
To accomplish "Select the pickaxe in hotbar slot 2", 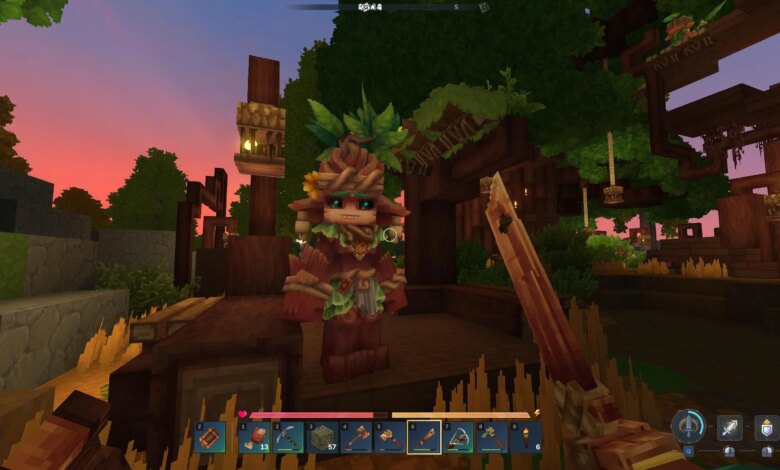I will point(288,437).
